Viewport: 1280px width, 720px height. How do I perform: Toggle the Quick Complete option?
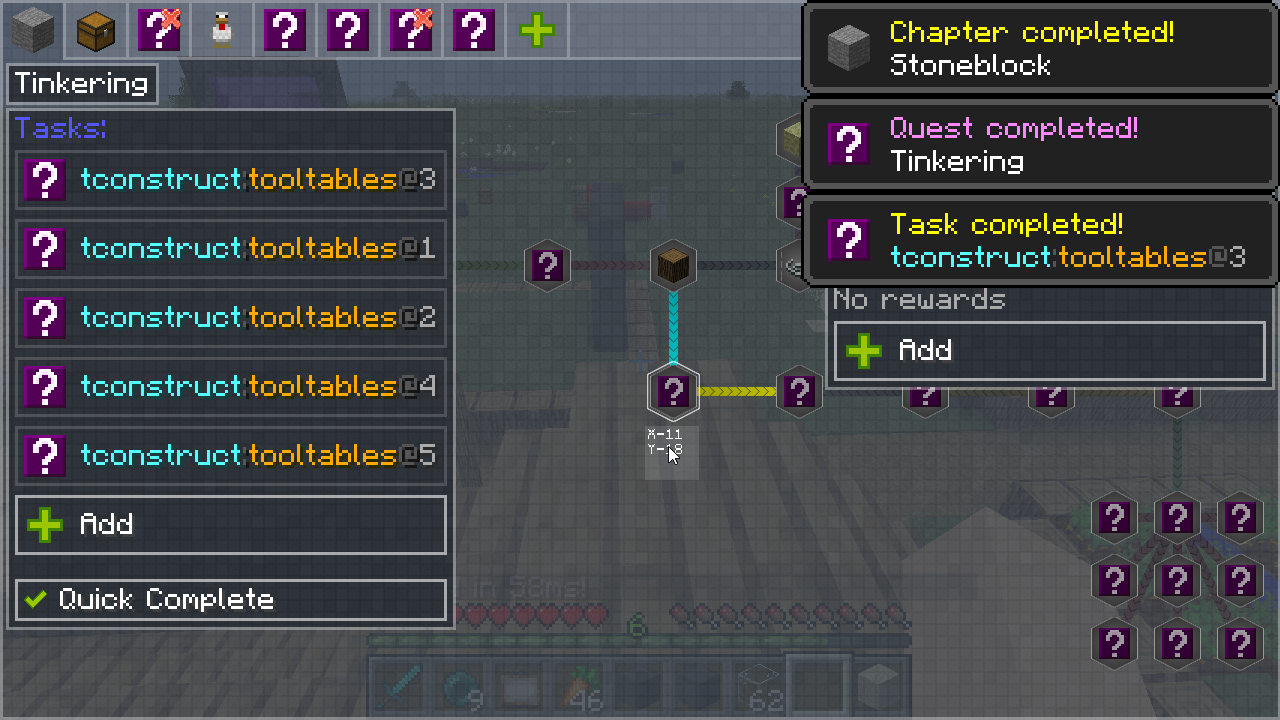(x=231, y=599)
